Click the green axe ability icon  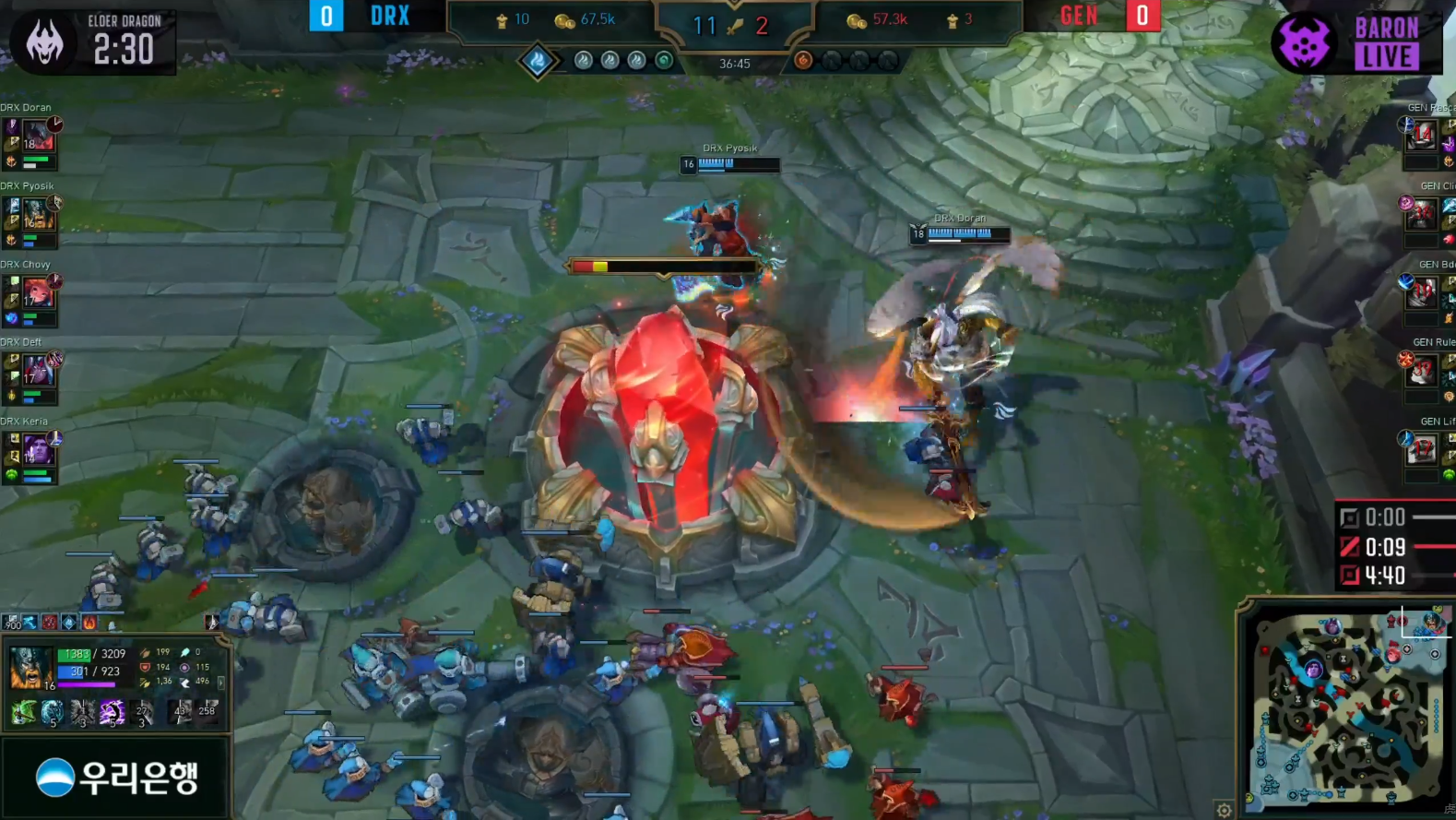click(x=24, y=711)
